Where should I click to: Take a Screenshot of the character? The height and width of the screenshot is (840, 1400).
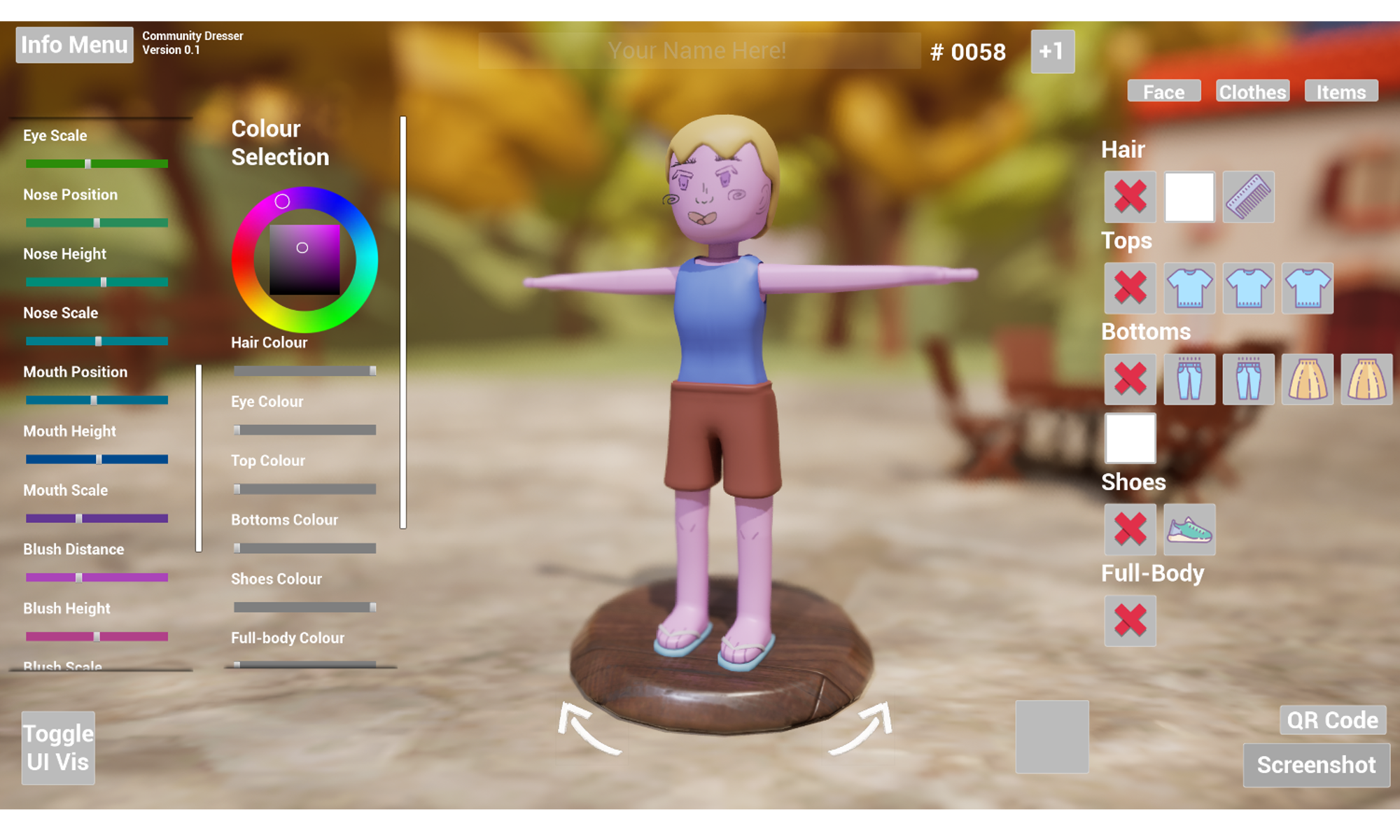tap(1316, 765)
